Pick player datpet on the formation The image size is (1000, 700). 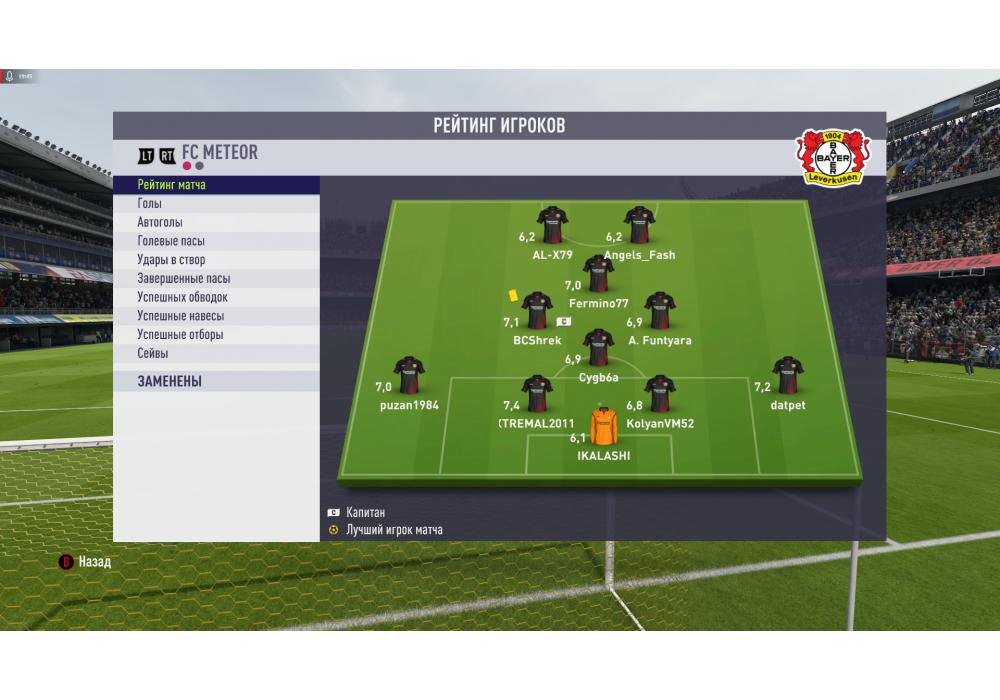(x=788, y=375)
